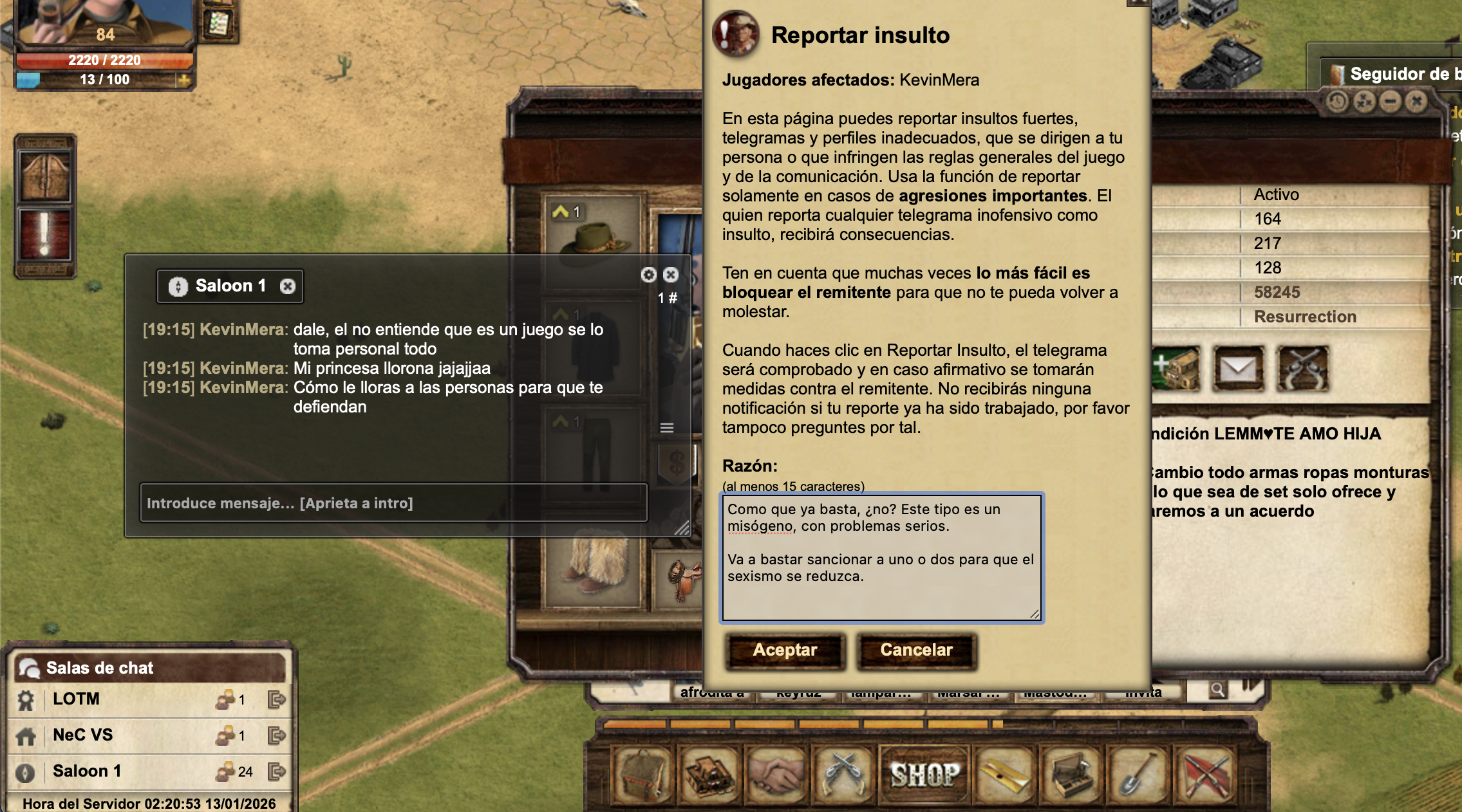Viewport: 1462px width, 812px height.
Task: Challenge player with crossed revolvers icon
Action: pyautogui.click(x=1303, y=369)
